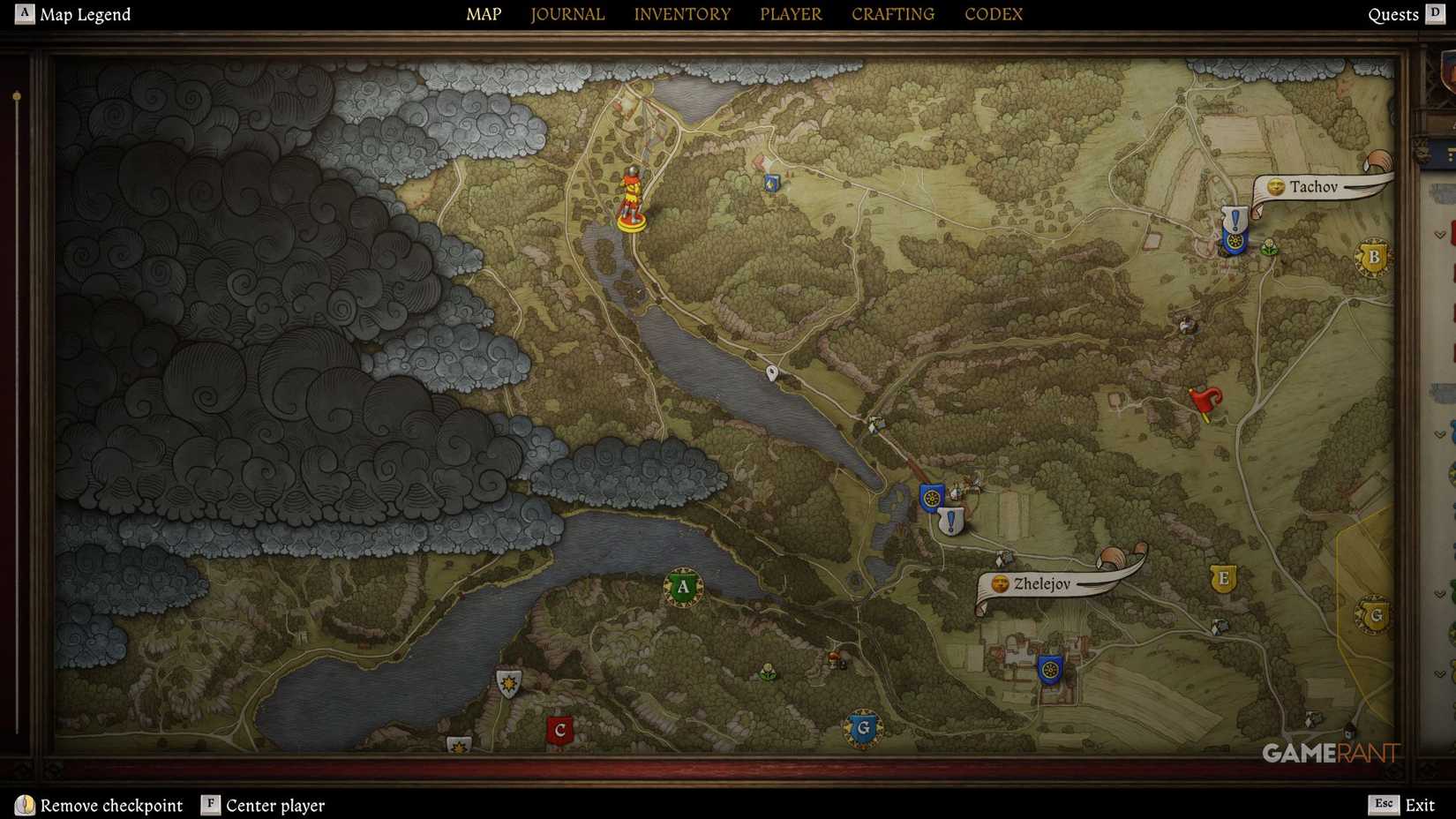
Task: Click the waypoint pin marker on the river road
Action: tap(773, 372)
